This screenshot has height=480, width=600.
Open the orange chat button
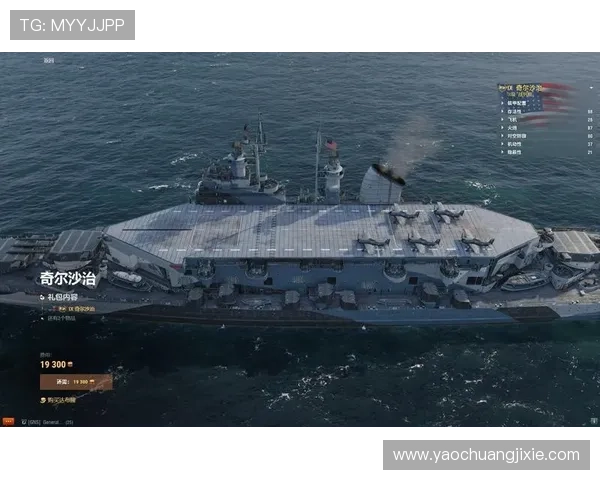coord(9,422)
